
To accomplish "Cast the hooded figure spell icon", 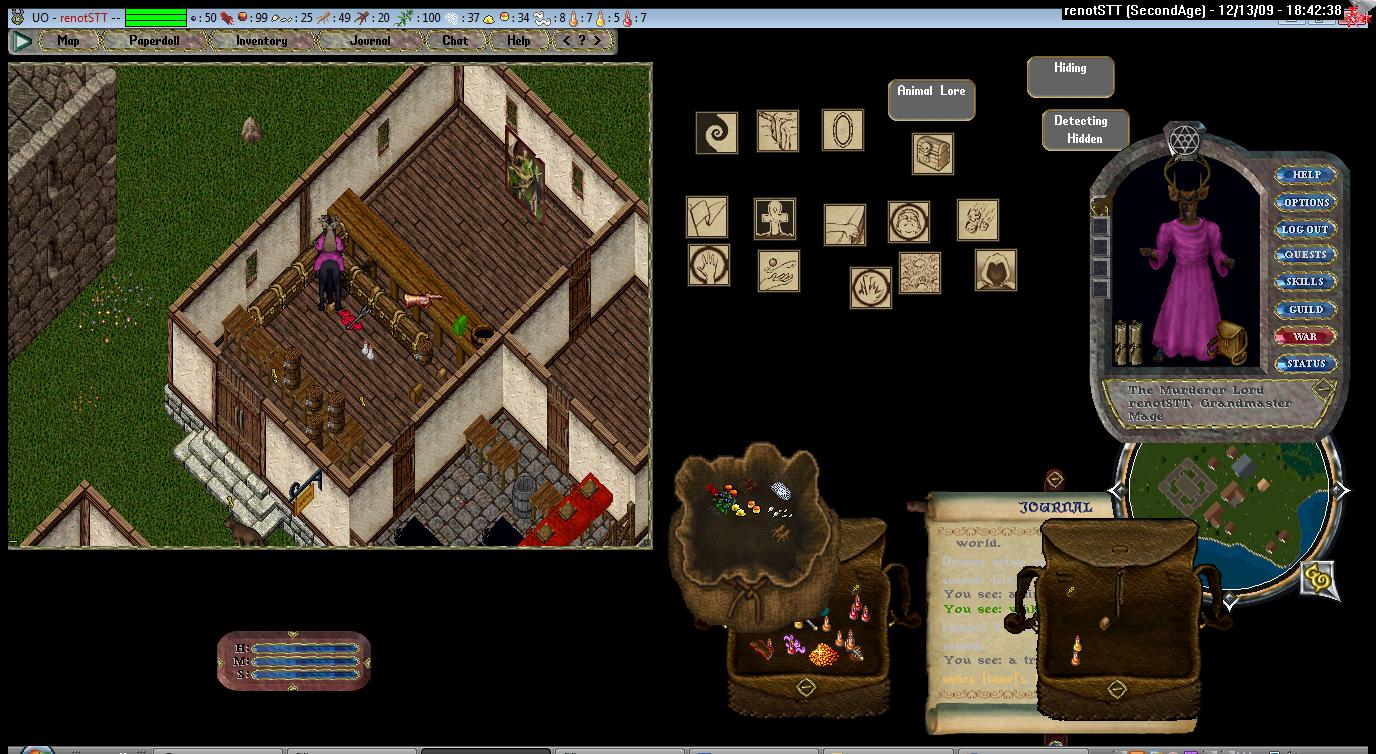I will pyautogui.click(x=995, y=270).
